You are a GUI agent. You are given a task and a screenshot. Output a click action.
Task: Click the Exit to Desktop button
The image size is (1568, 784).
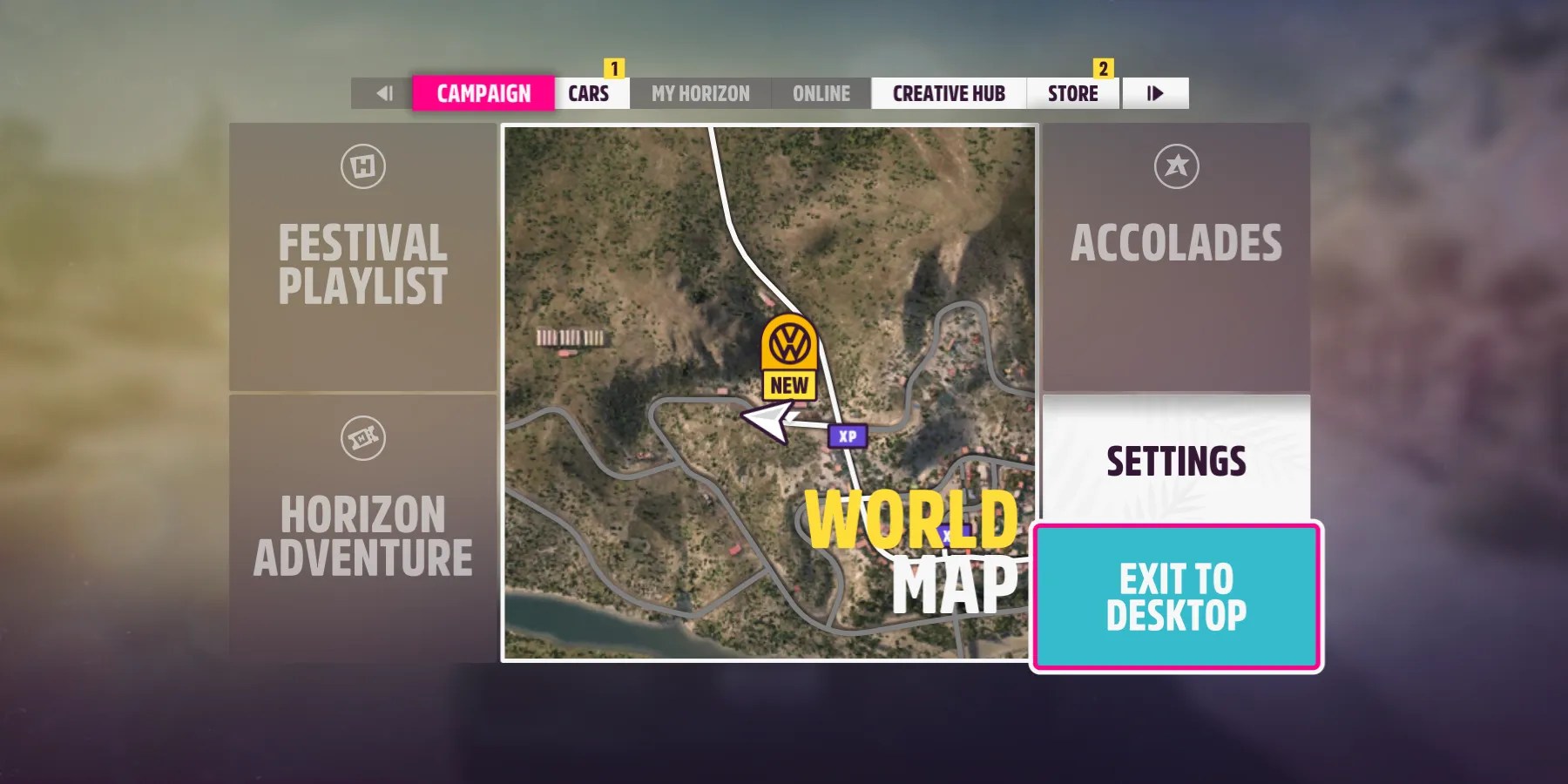pos(1176,594)
